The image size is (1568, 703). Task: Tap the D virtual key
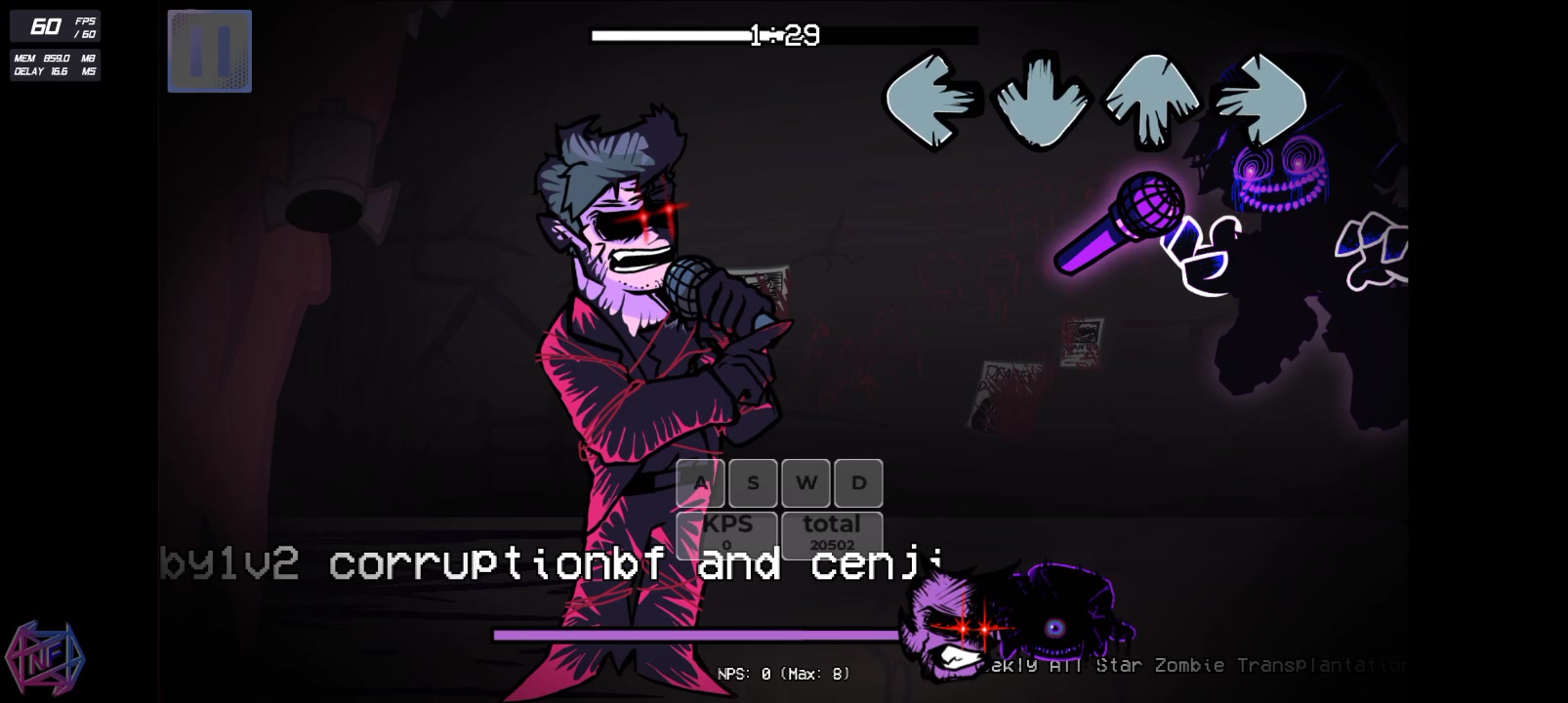pyautogui.click(x=857, y=482)
